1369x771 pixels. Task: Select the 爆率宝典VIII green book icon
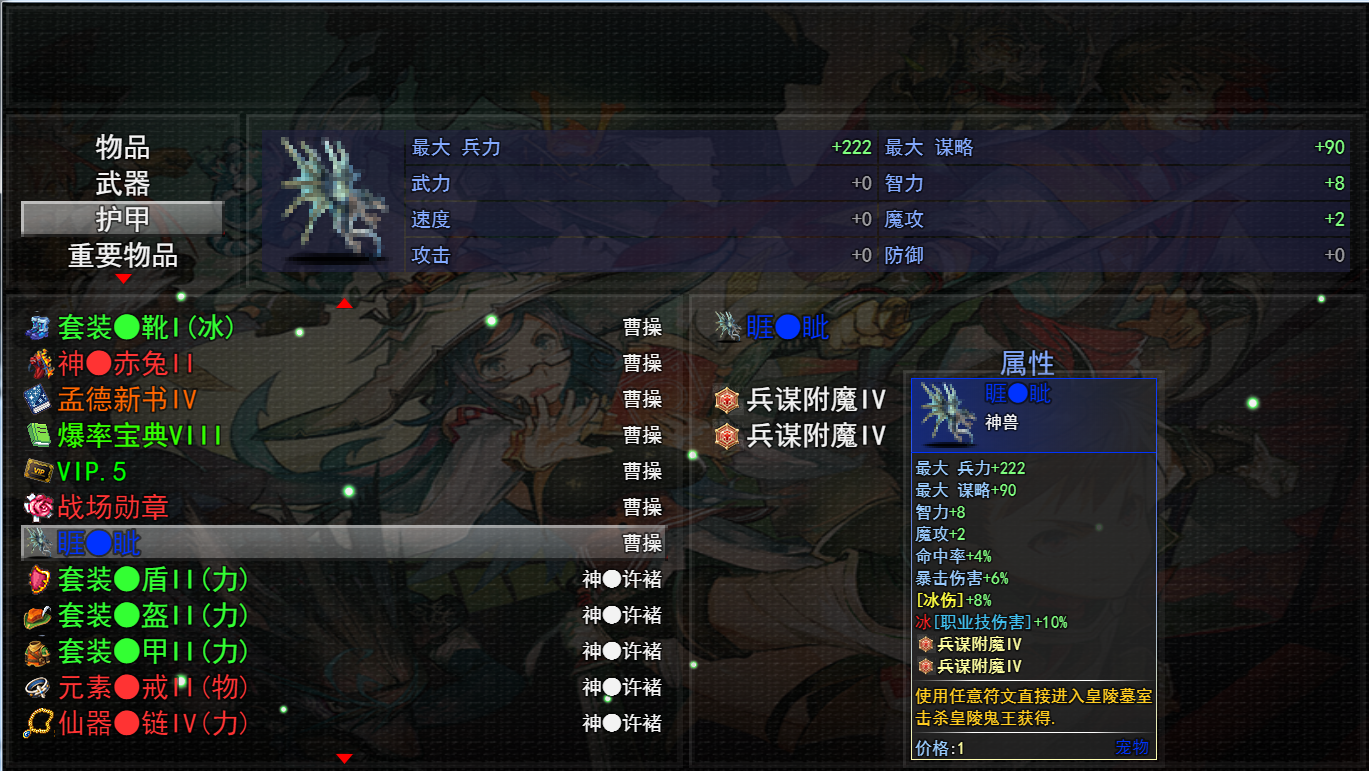click(x=35, y=435)
